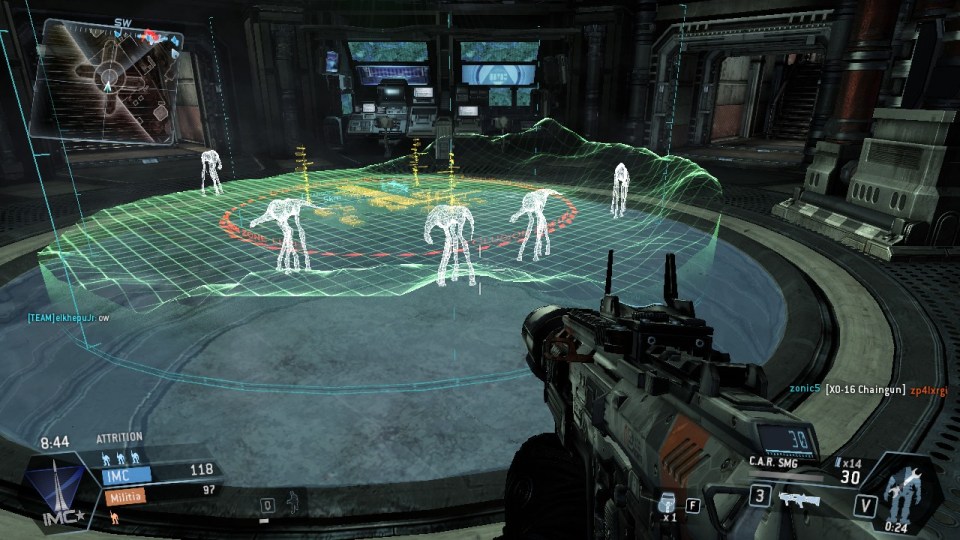Click the minimap radar panel
960x540 pixels.
(105, 78)
